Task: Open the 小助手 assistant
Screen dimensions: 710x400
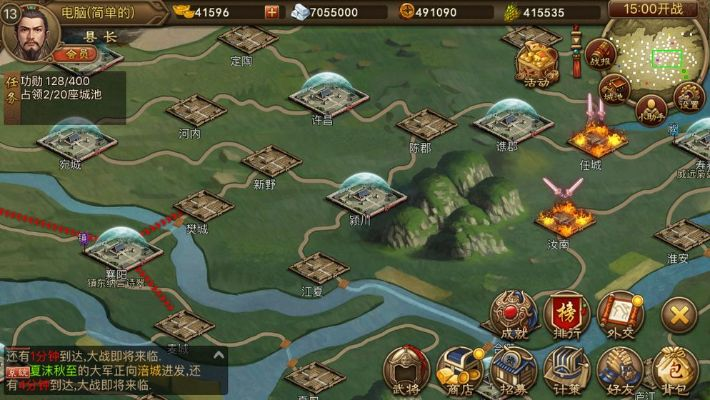Action: click(x=651, y=106)
